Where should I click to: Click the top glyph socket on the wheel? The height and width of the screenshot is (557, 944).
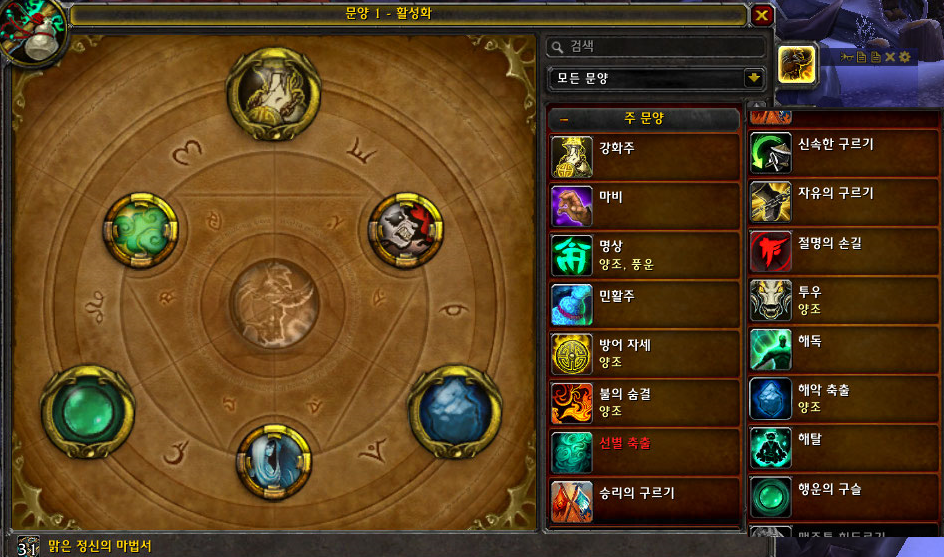273,92
